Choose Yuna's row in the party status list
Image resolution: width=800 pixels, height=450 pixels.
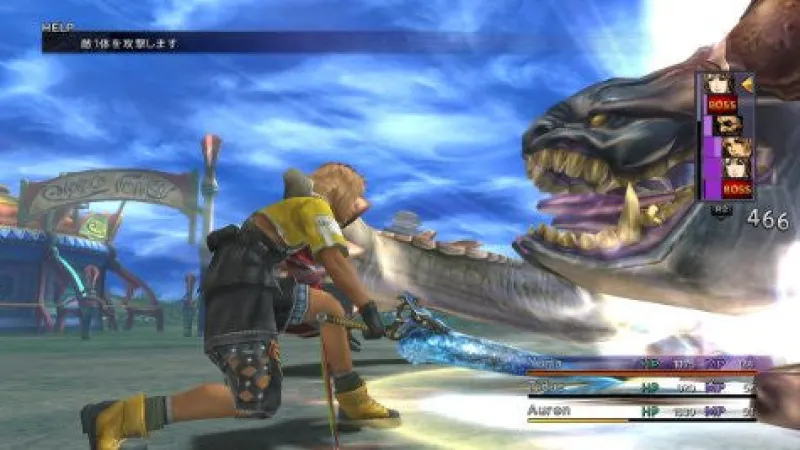[x=650, y=365]
